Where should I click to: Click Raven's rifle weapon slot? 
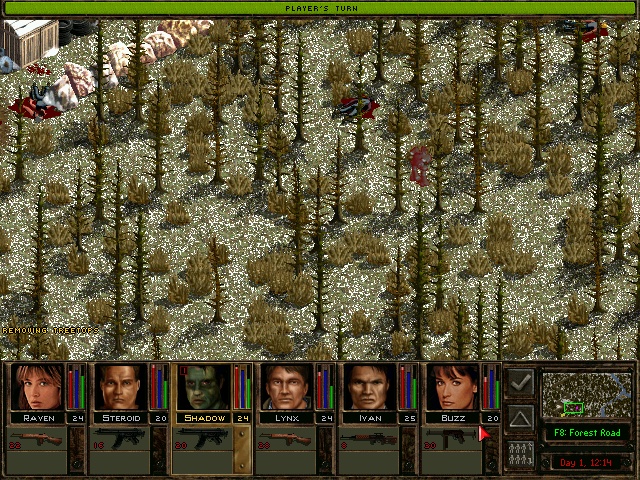point(36,441)
